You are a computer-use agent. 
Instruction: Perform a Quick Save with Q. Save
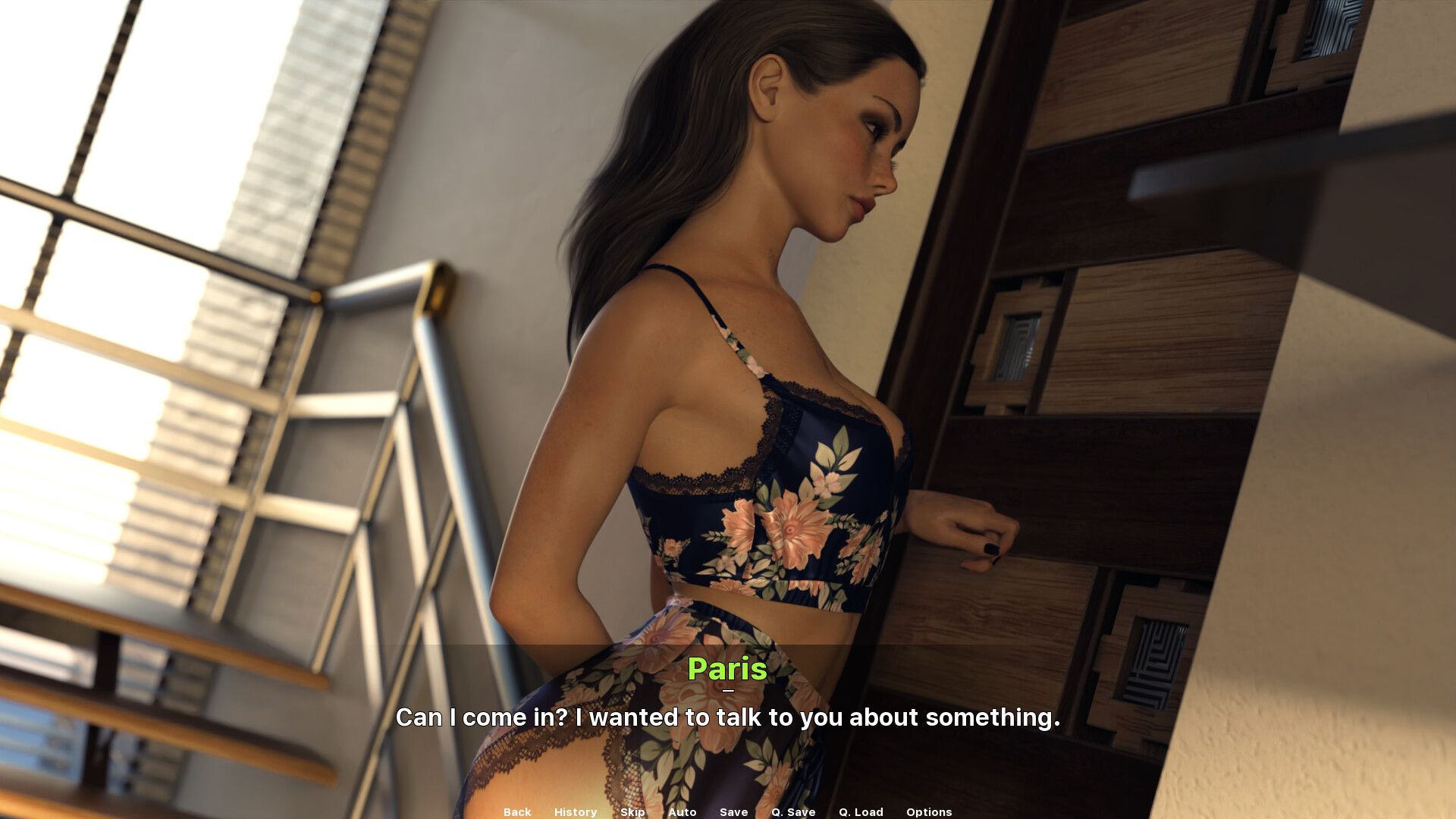(792, 811)
